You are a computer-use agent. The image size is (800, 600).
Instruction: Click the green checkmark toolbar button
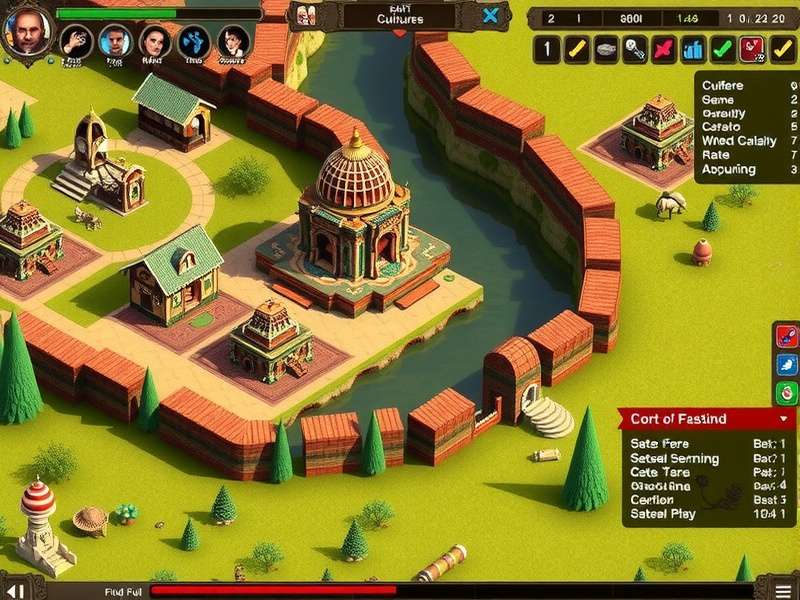[x=722, y=49]
